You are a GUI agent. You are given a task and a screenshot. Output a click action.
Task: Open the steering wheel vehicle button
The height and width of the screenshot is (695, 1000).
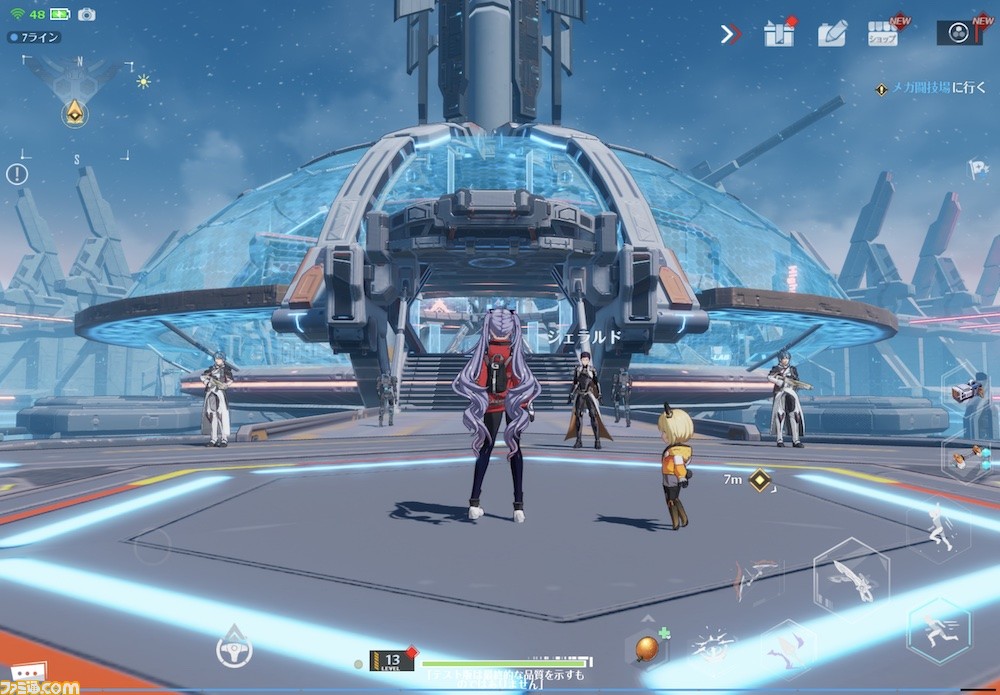click(234, 650)
